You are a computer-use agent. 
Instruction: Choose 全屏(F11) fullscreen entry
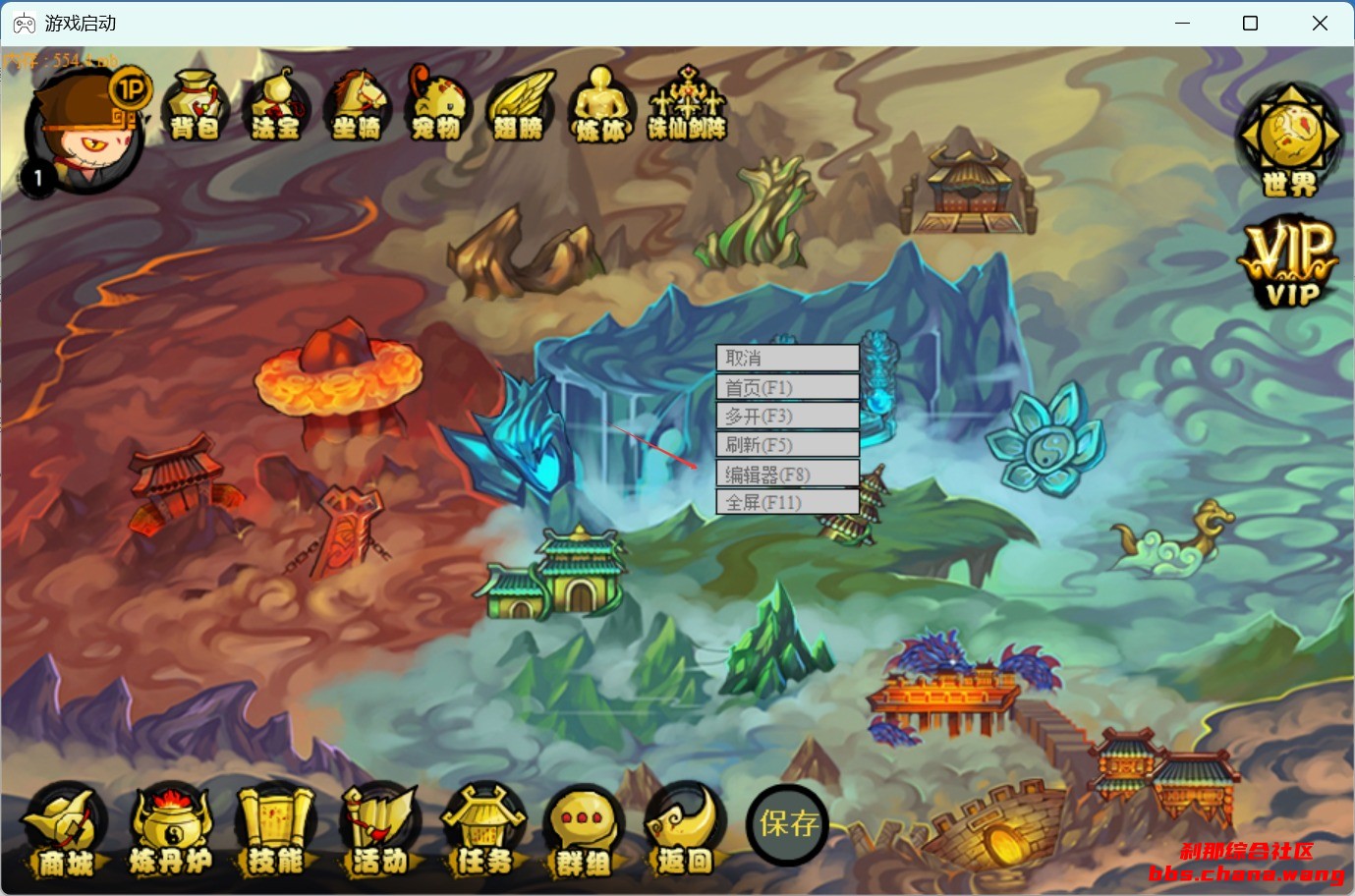pos(787,502)
